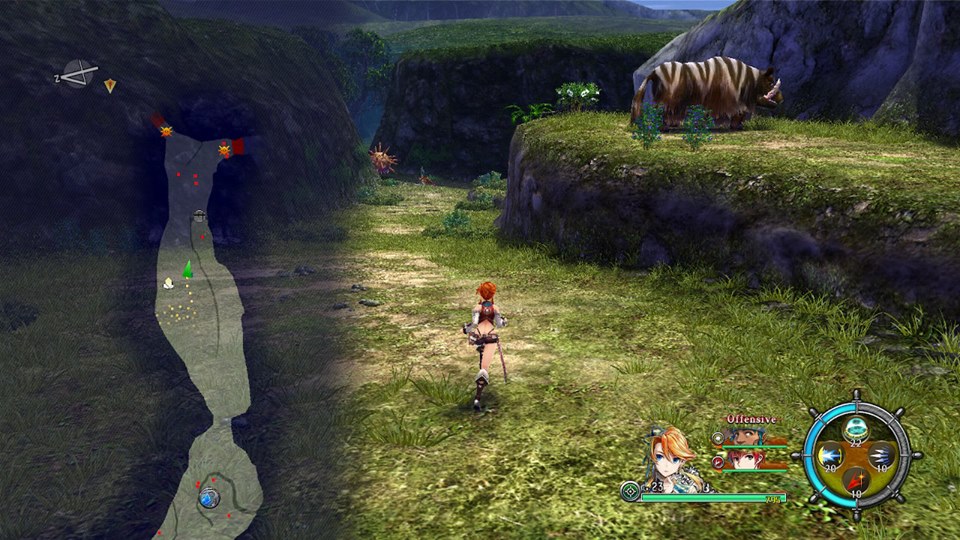Switch to the dark-skinned party member portrait
Image resolution: width=960 pixels, height=540 pixels.
pyautogui.click(x=742, y=437)
